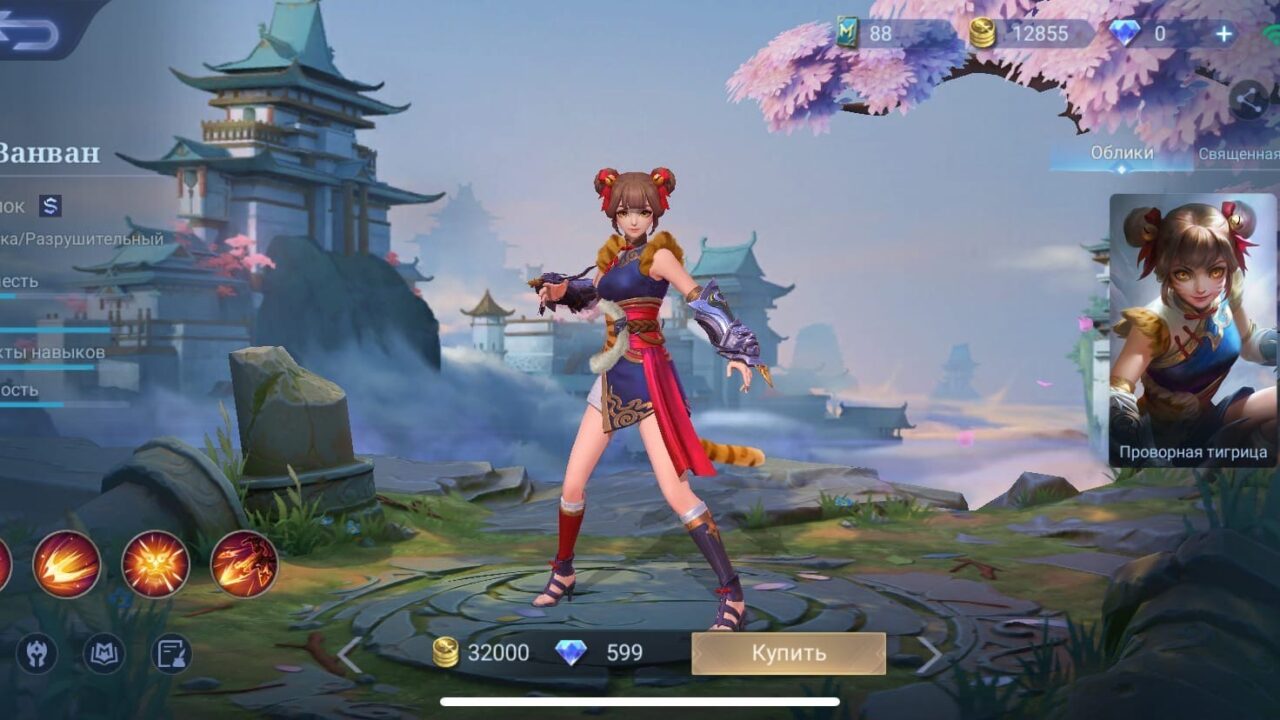The image size is (1280, 720).
Task: Buy the hero with the Купить button
Action: coord(788,653)
